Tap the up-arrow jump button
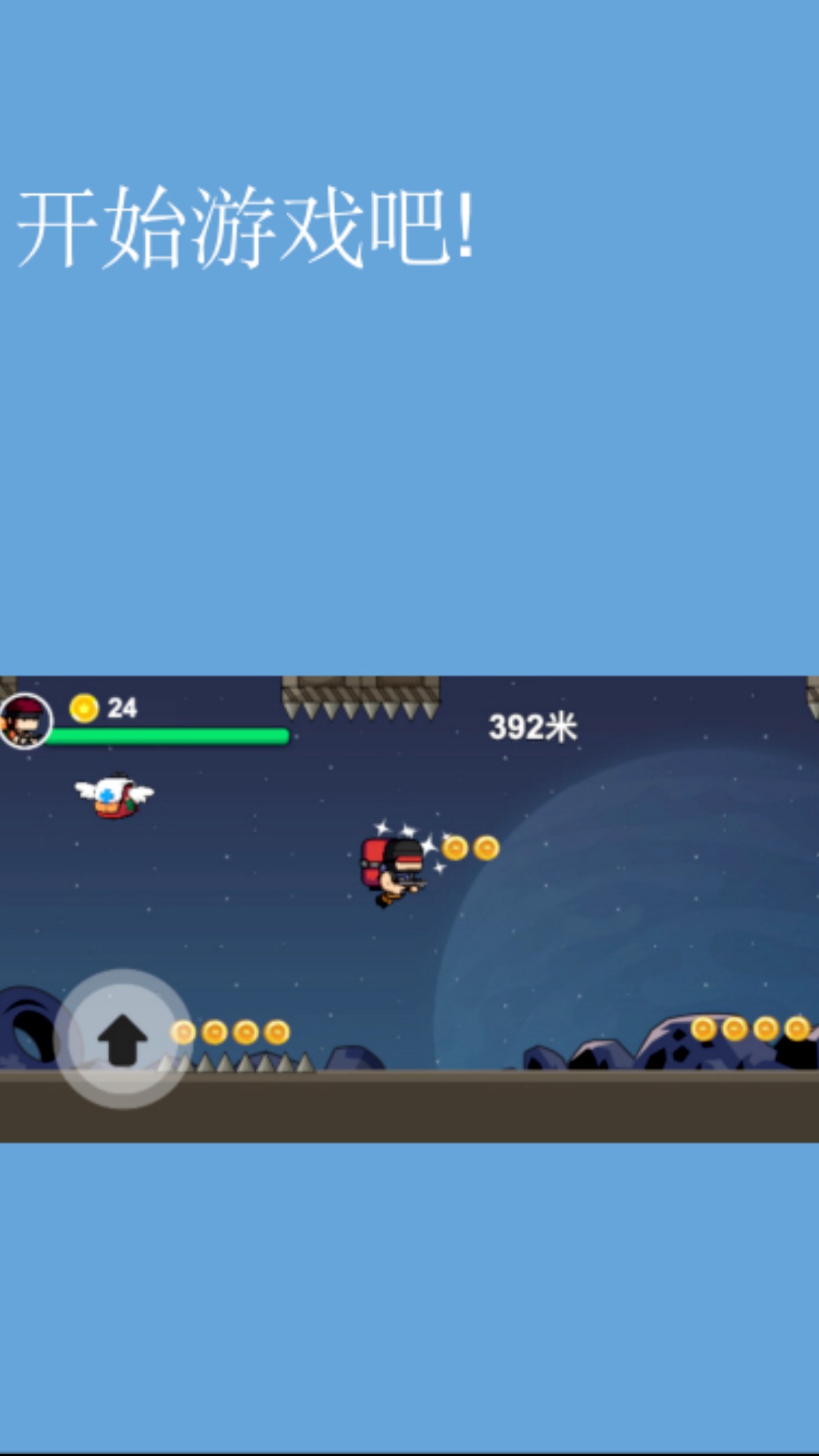This screenshot has width=819, height=1456. (x=123, y=1039)
